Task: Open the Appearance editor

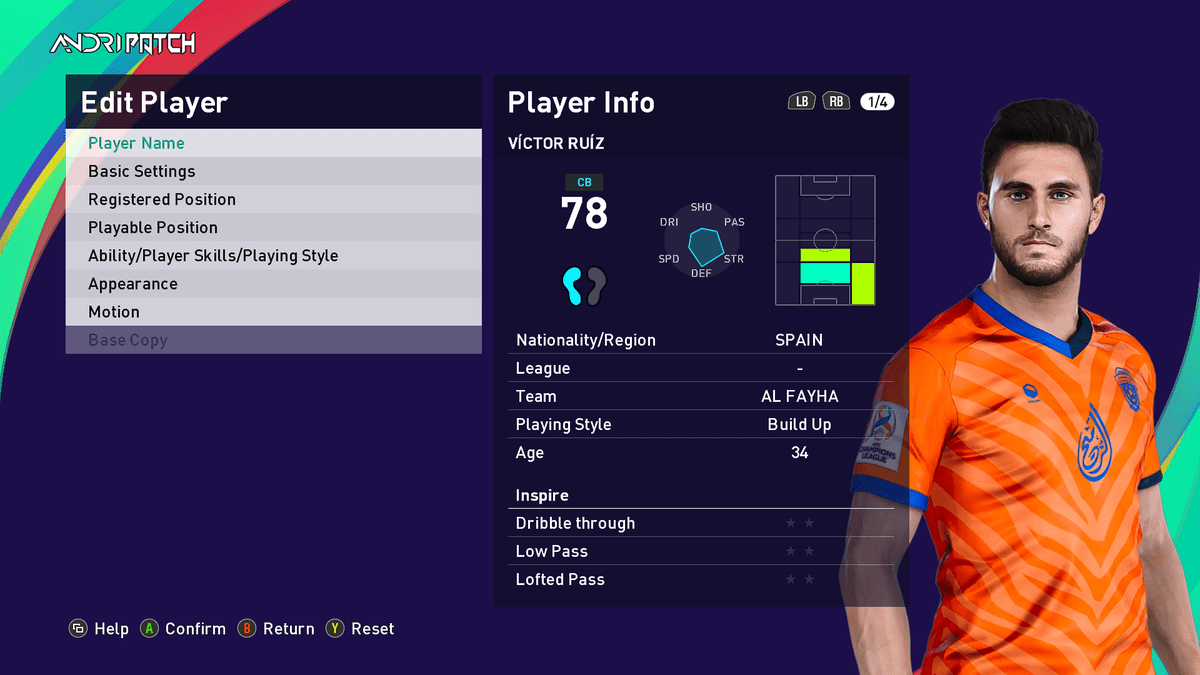Action: pyautogui.click(x=273, y=283)
